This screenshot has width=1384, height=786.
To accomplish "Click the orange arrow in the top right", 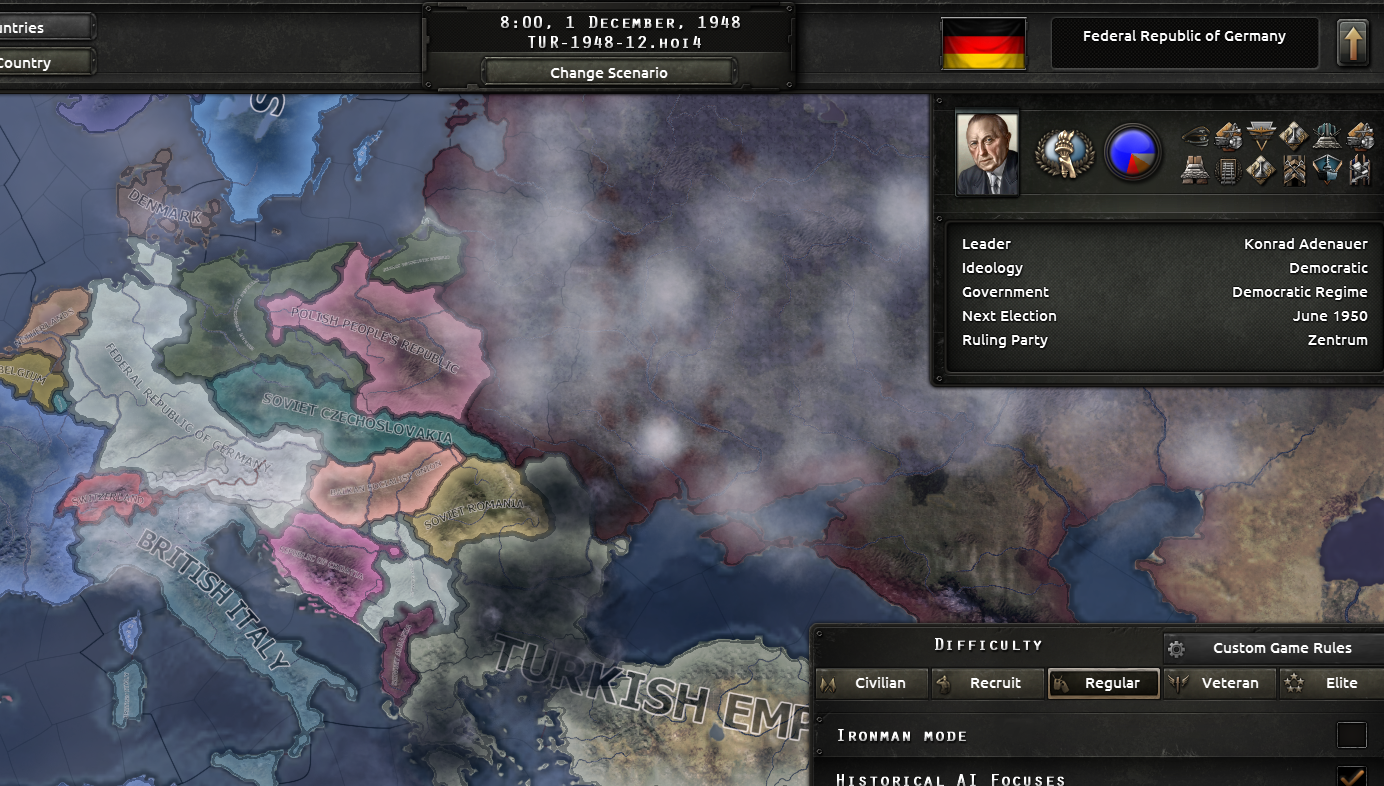I will click(x=1355, y=43).
